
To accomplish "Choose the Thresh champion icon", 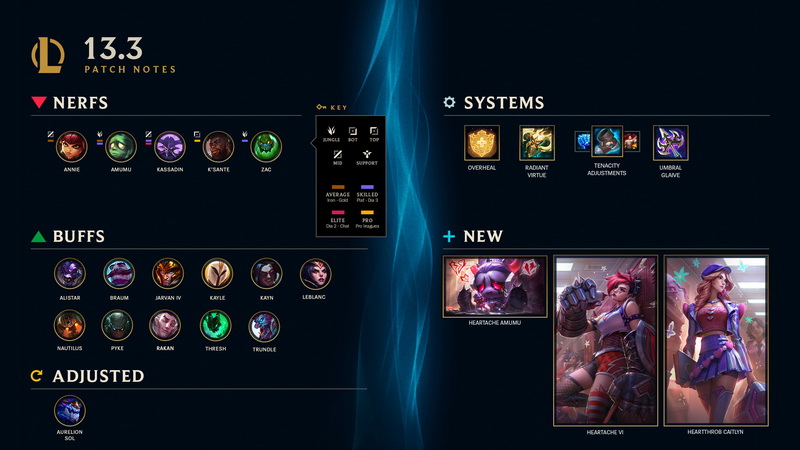I will (x=216, y=325).
